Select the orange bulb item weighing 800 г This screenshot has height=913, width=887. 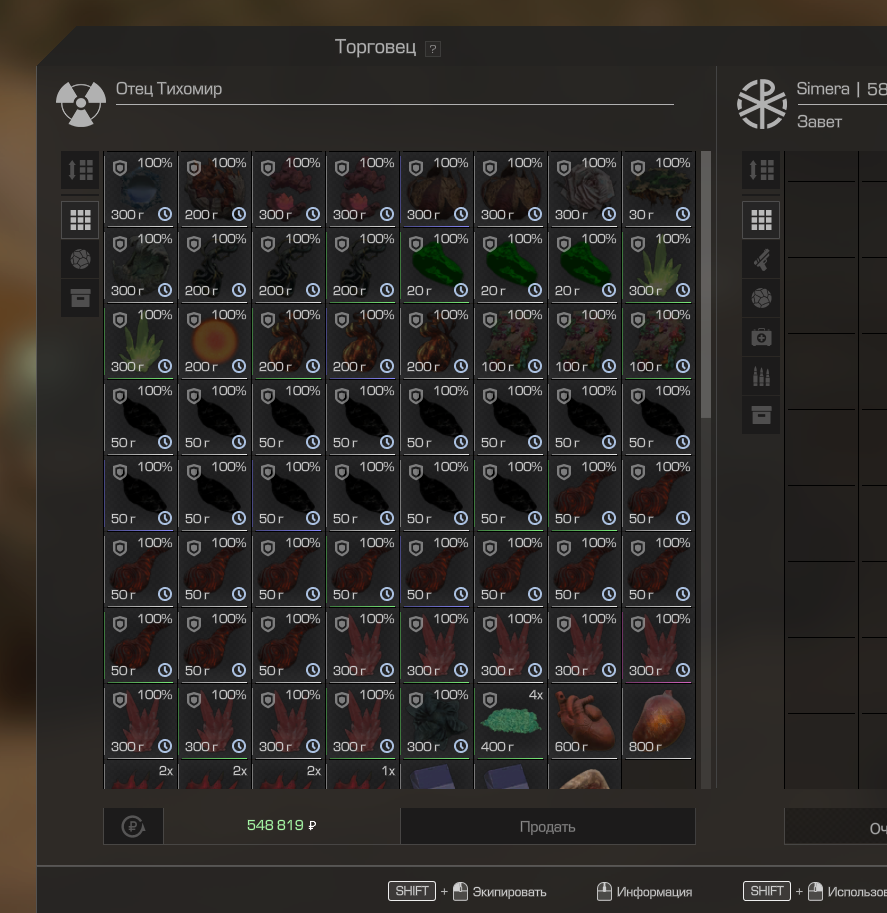point(658,721)
